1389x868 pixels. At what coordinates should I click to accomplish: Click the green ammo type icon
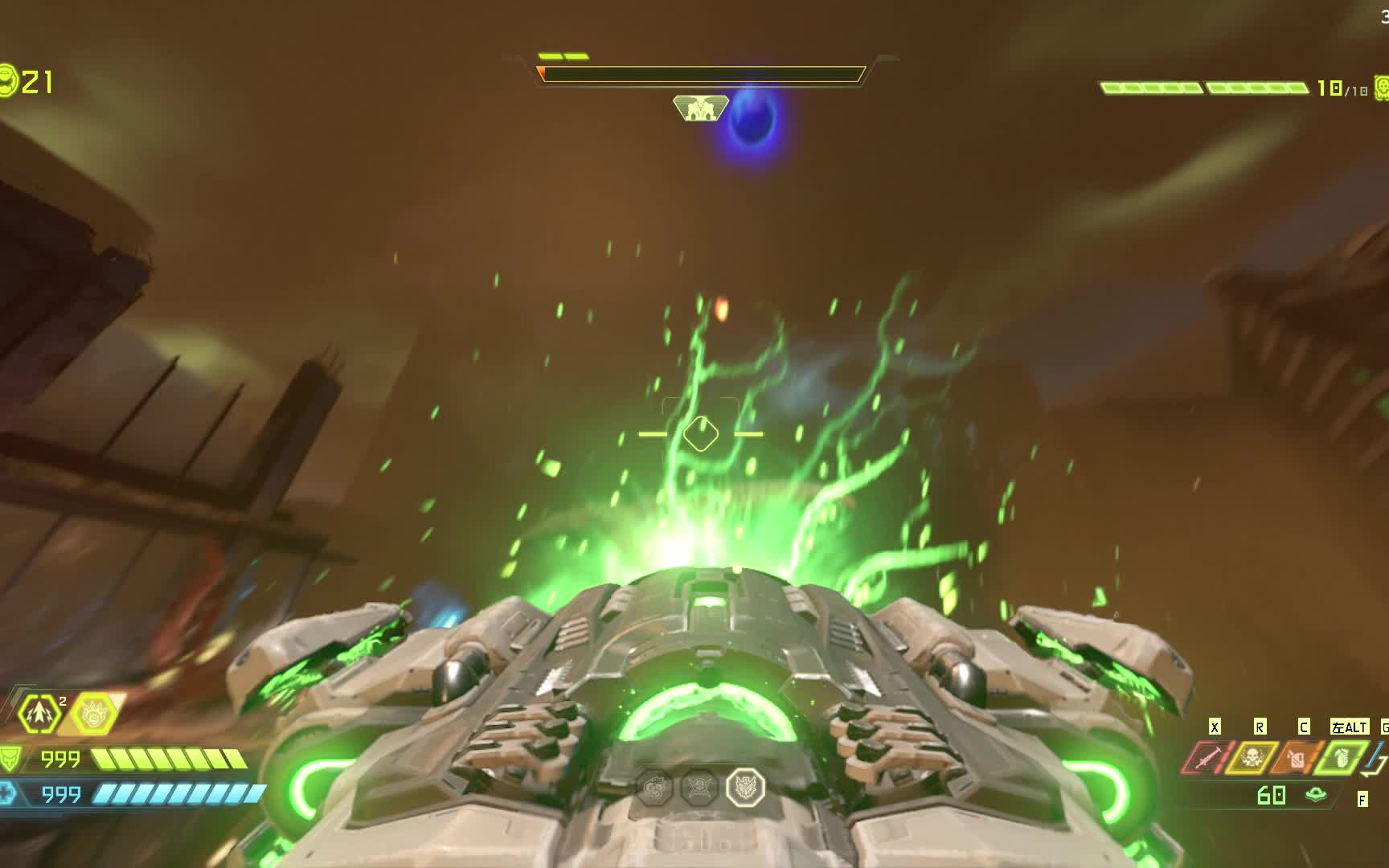coord(1316,795)
